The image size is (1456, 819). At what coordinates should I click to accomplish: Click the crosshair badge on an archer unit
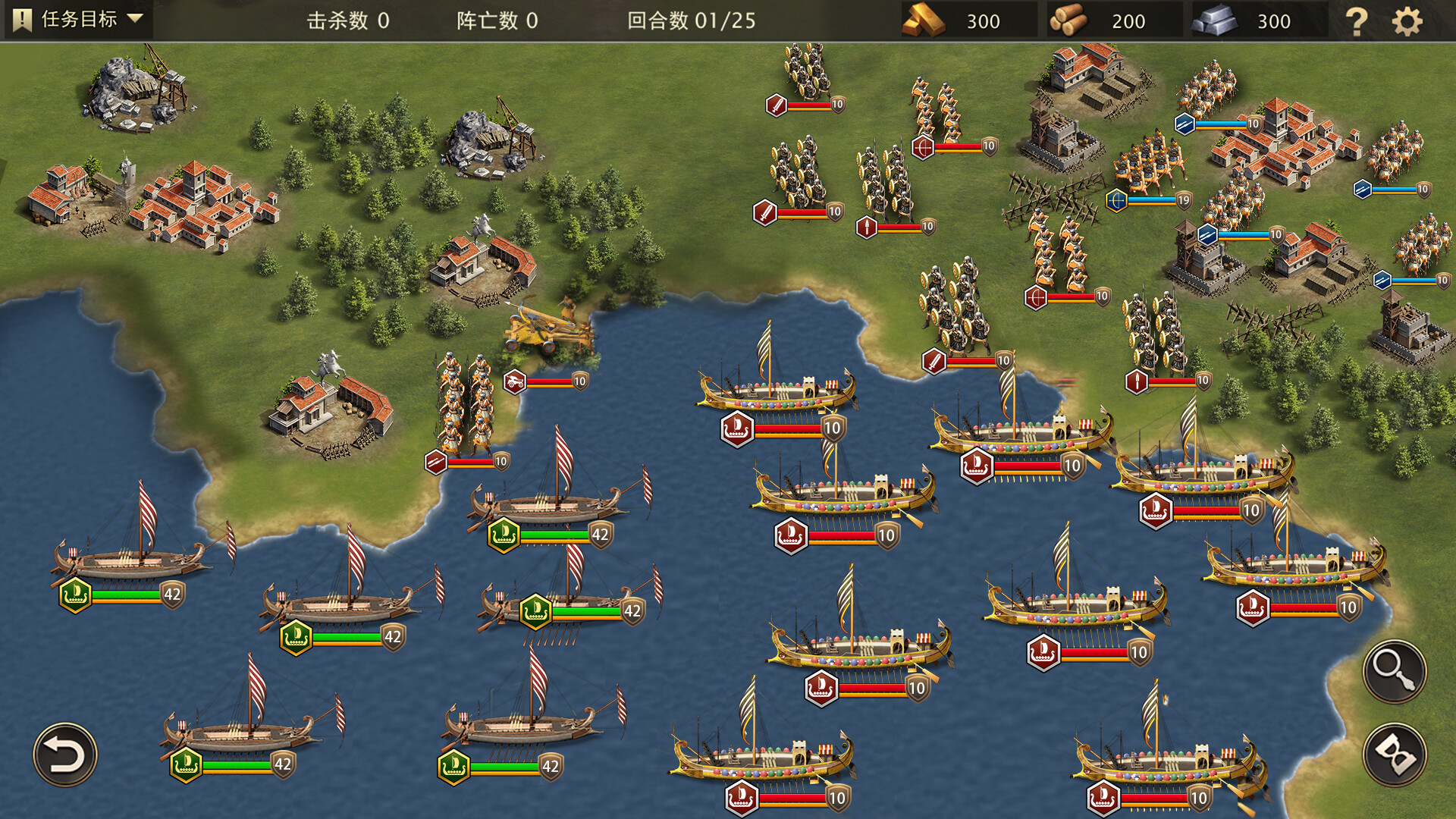[924, 149]
